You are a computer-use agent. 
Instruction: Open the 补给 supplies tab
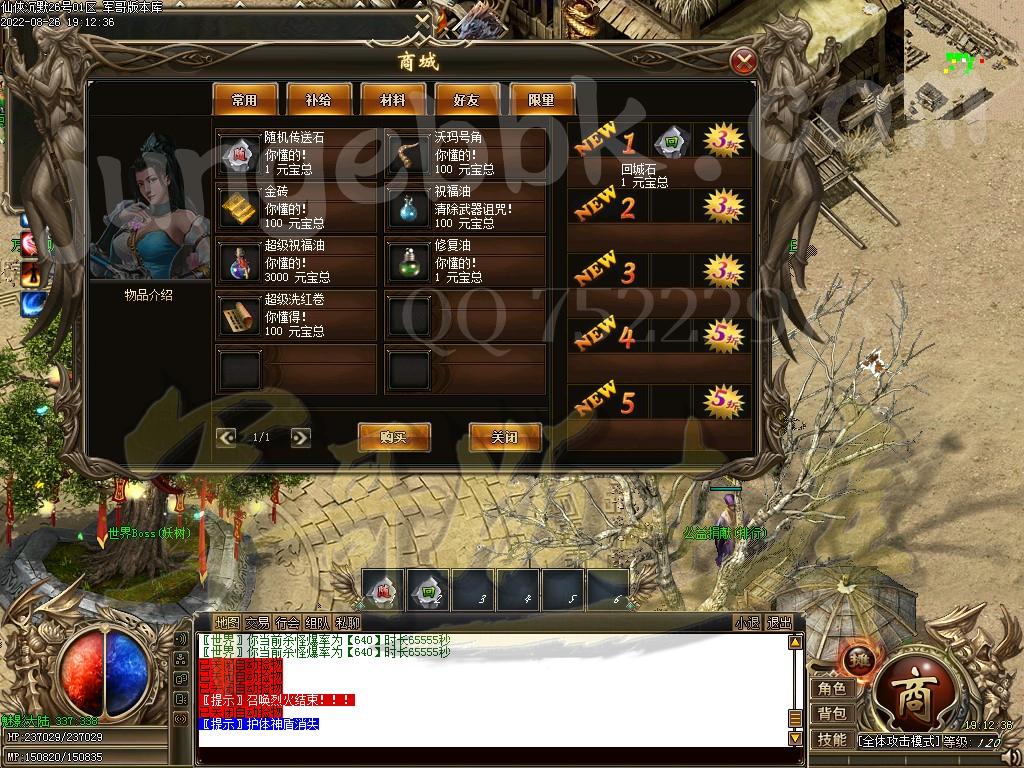pos(319,100)
